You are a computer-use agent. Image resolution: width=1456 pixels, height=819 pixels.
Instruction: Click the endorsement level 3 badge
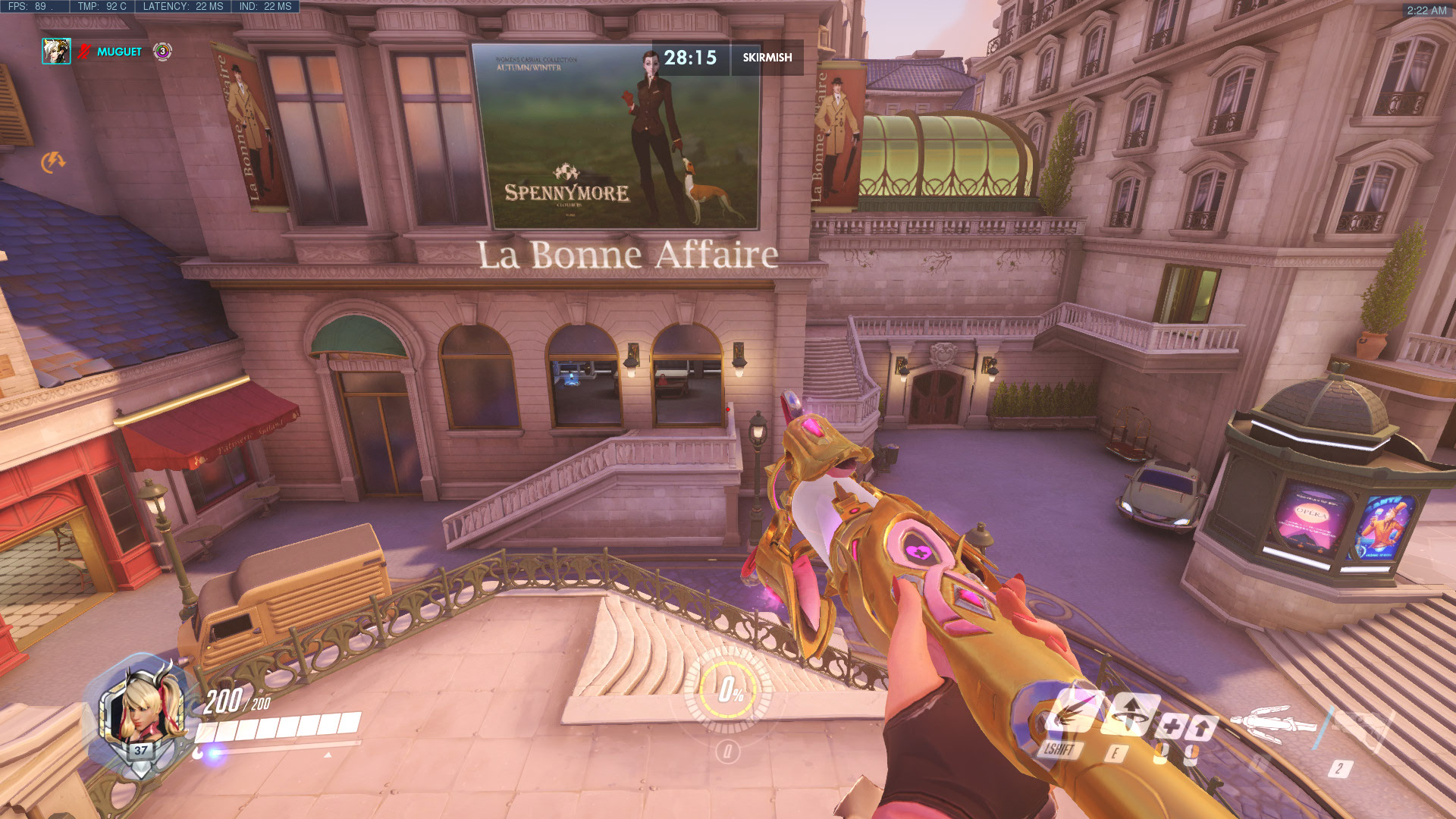pos(162,50)
